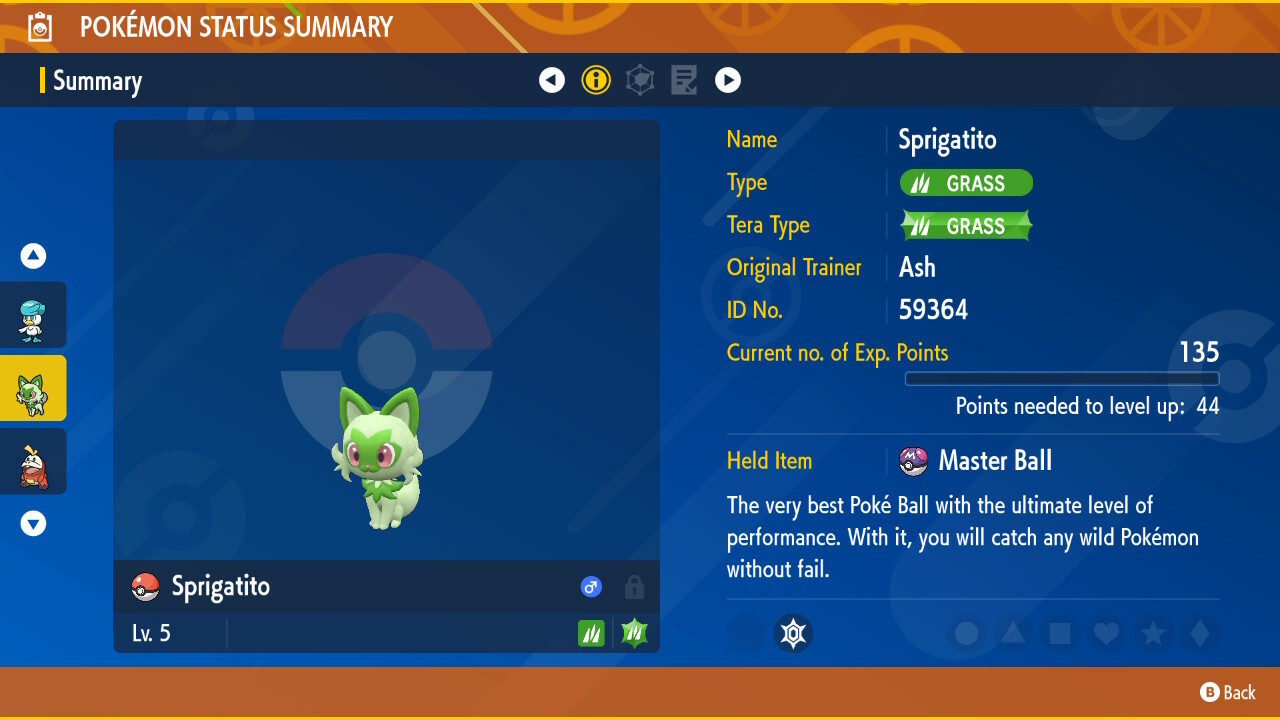Click the male gender symbol
The width and height of the screenshot is (1280, 720).
click(591, 587)
